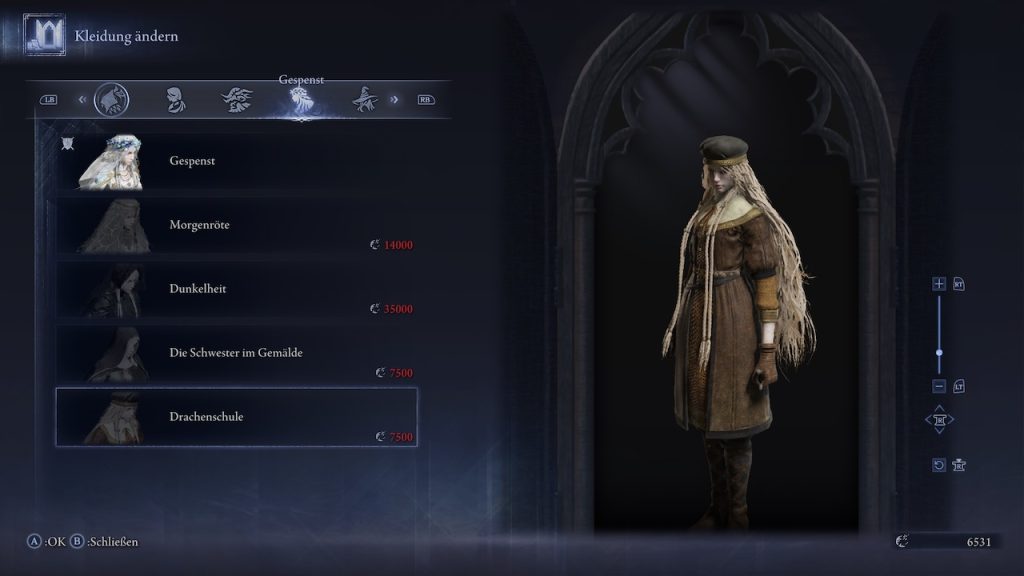
Task: Zoom out with the minus button
Action: pyautogui.click(x=939, y=386)
